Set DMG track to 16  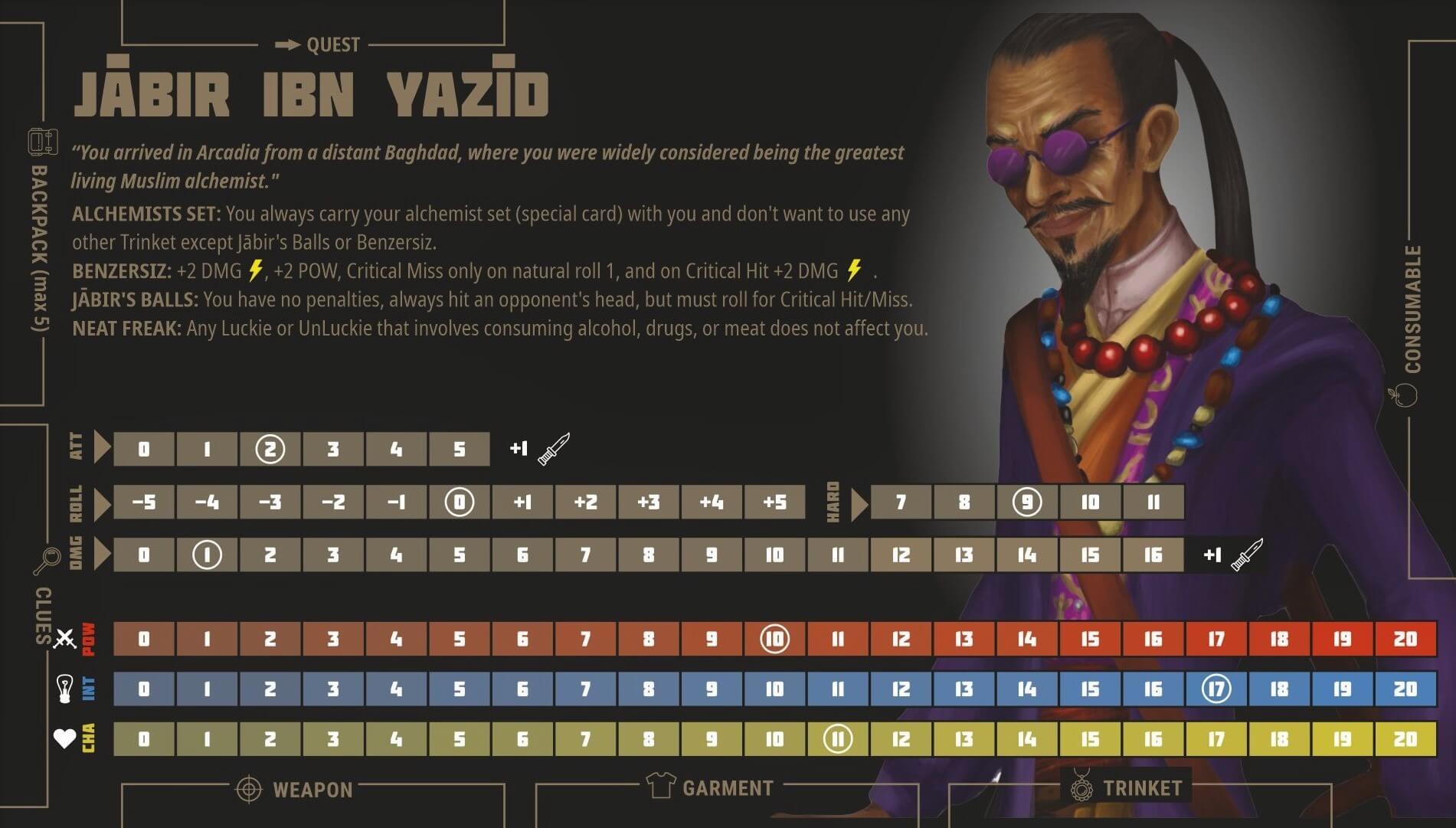1153,555
